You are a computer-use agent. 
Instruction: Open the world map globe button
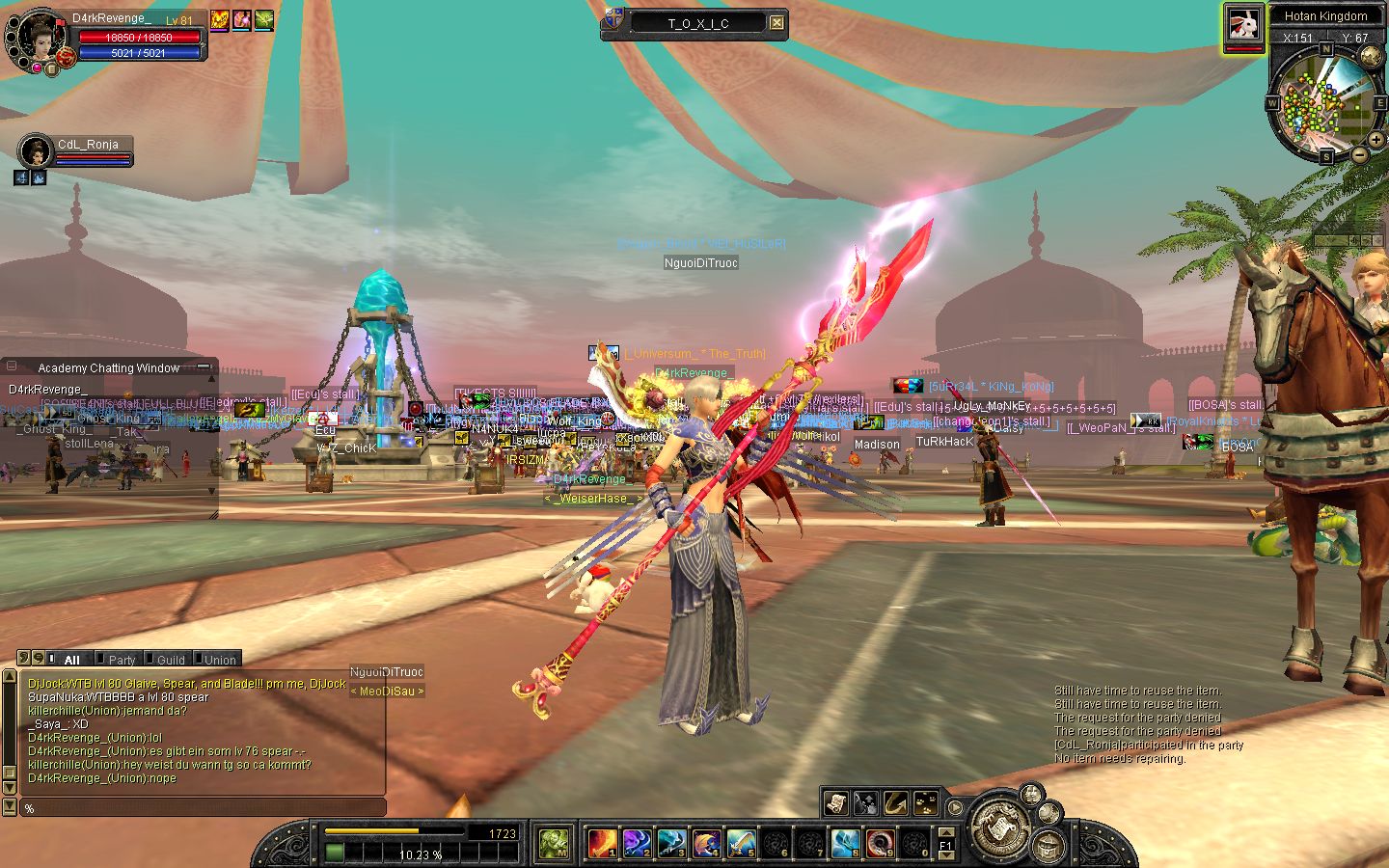[1370, 56]
